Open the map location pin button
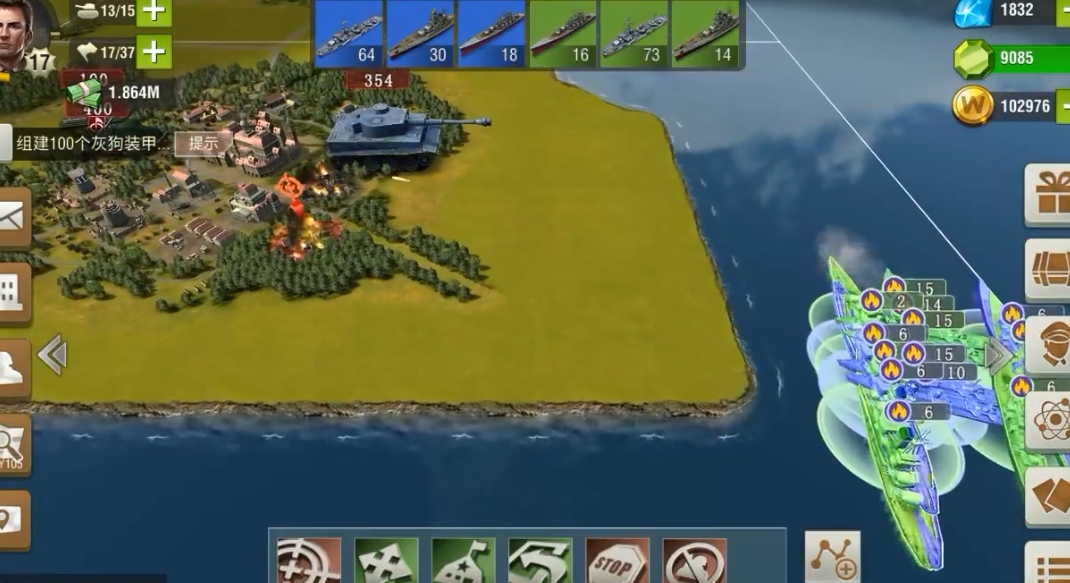The image size is (1070, 583). click(x=13, y=518)
